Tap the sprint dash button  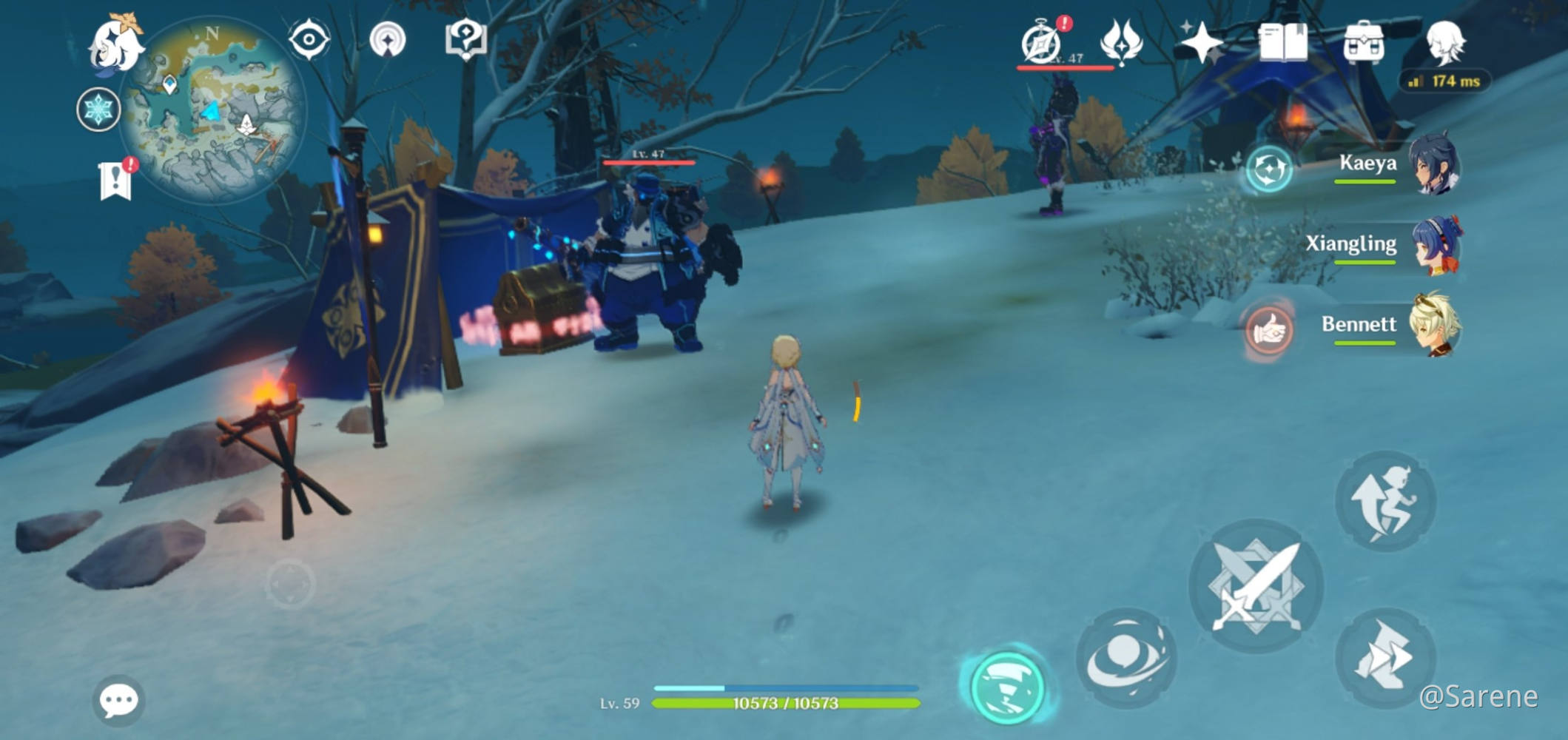pos(1384,658)
